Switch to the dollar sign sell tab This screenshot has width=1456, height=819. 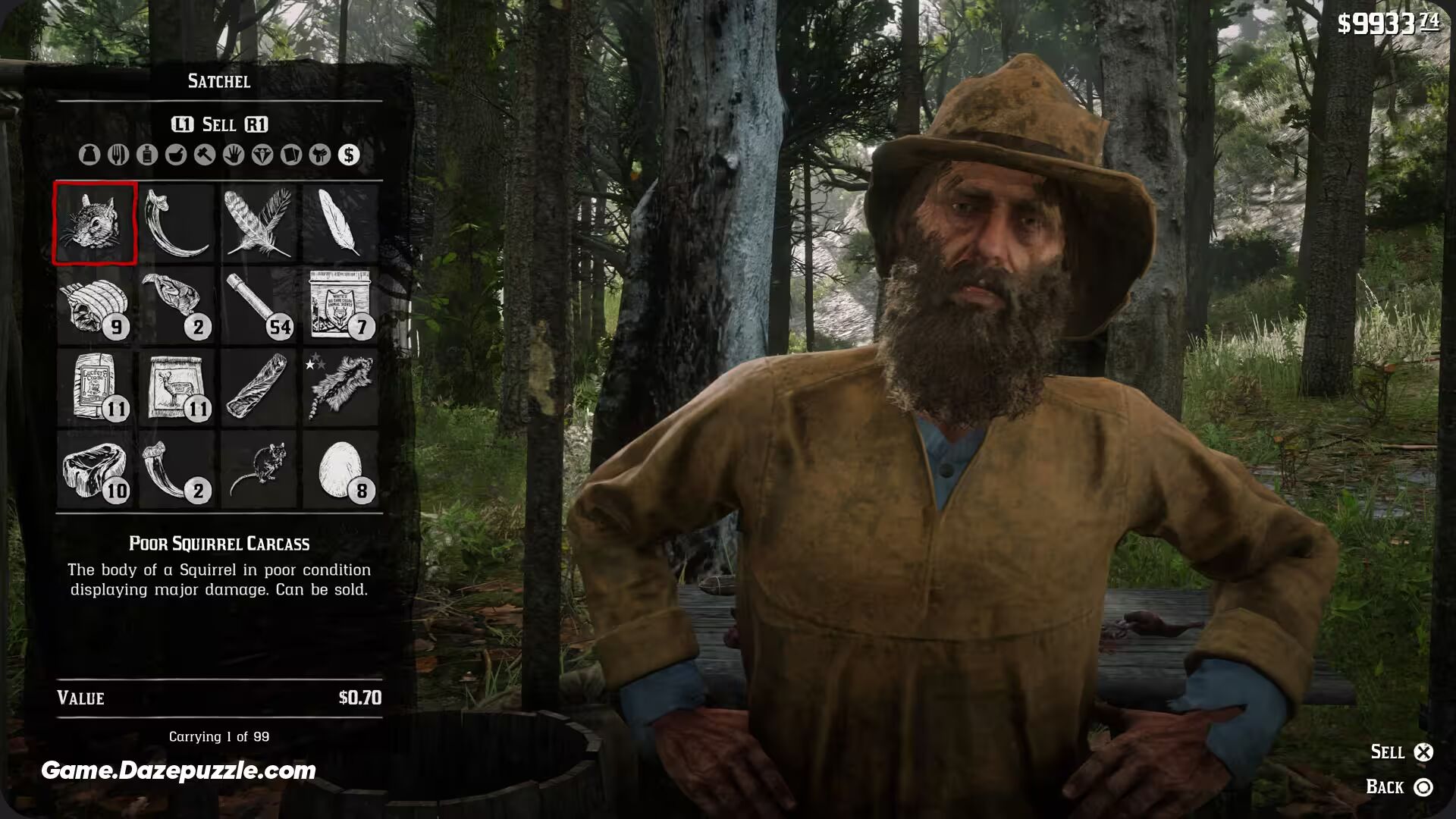[x=350, y=155]
